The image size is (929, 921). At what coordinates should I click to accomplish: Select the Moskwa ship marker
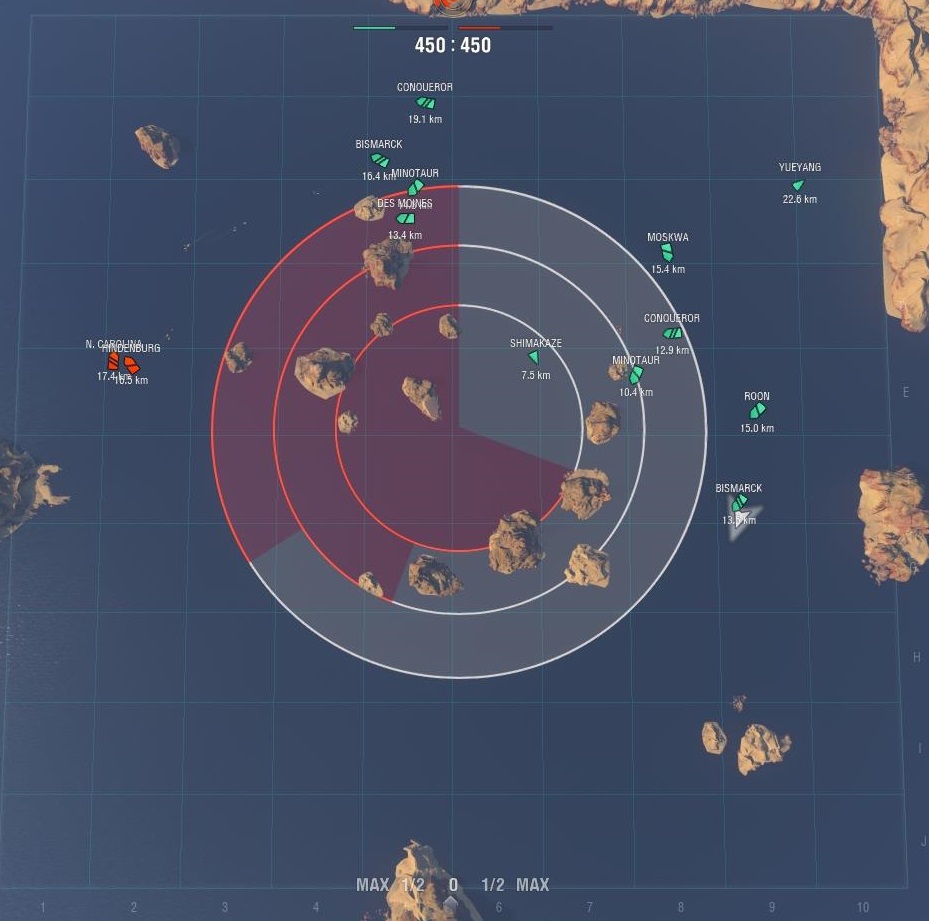pos(667,253)
